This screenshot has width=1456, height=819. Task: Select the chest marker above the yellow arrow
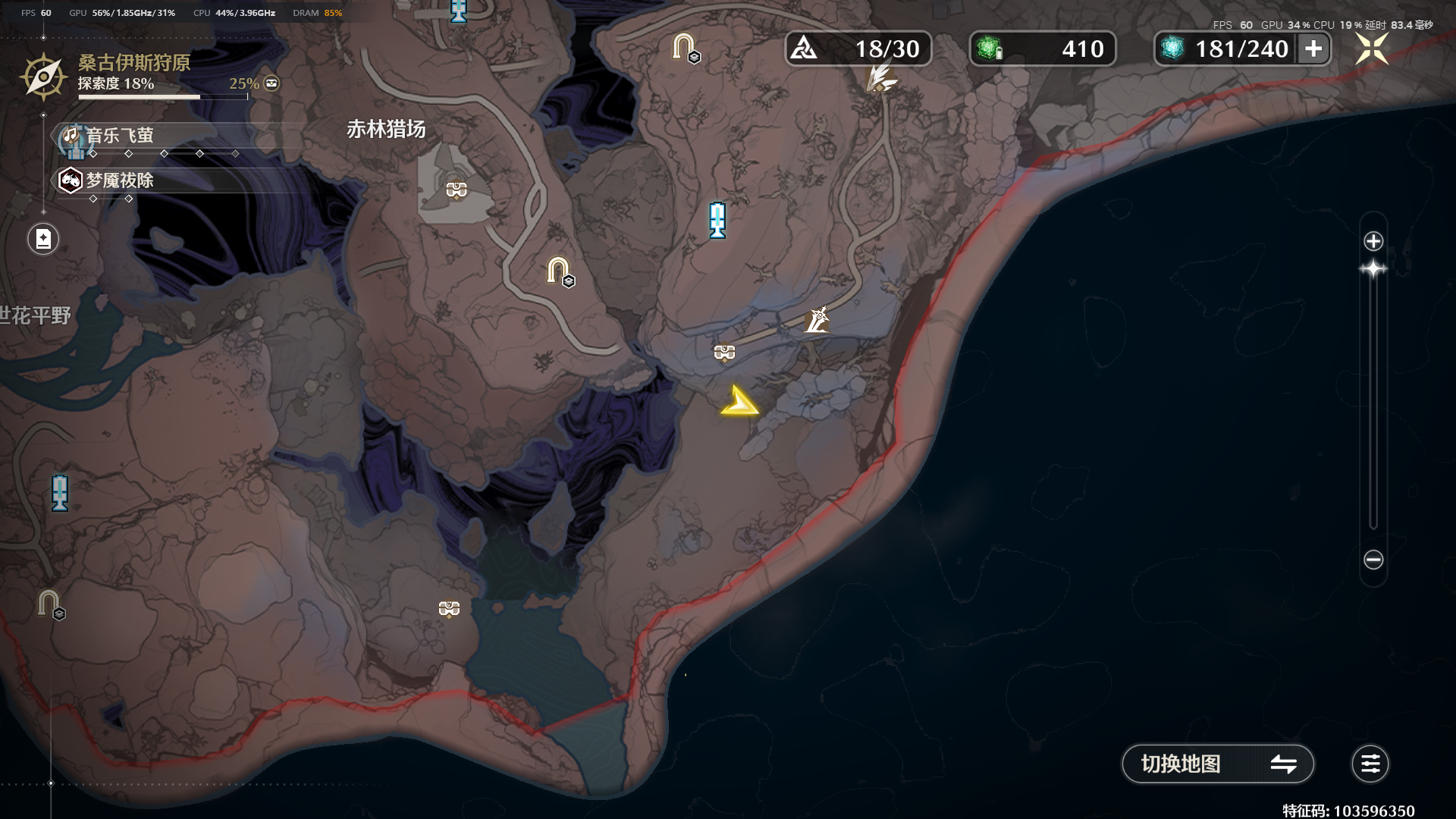(x=724, y=353)
